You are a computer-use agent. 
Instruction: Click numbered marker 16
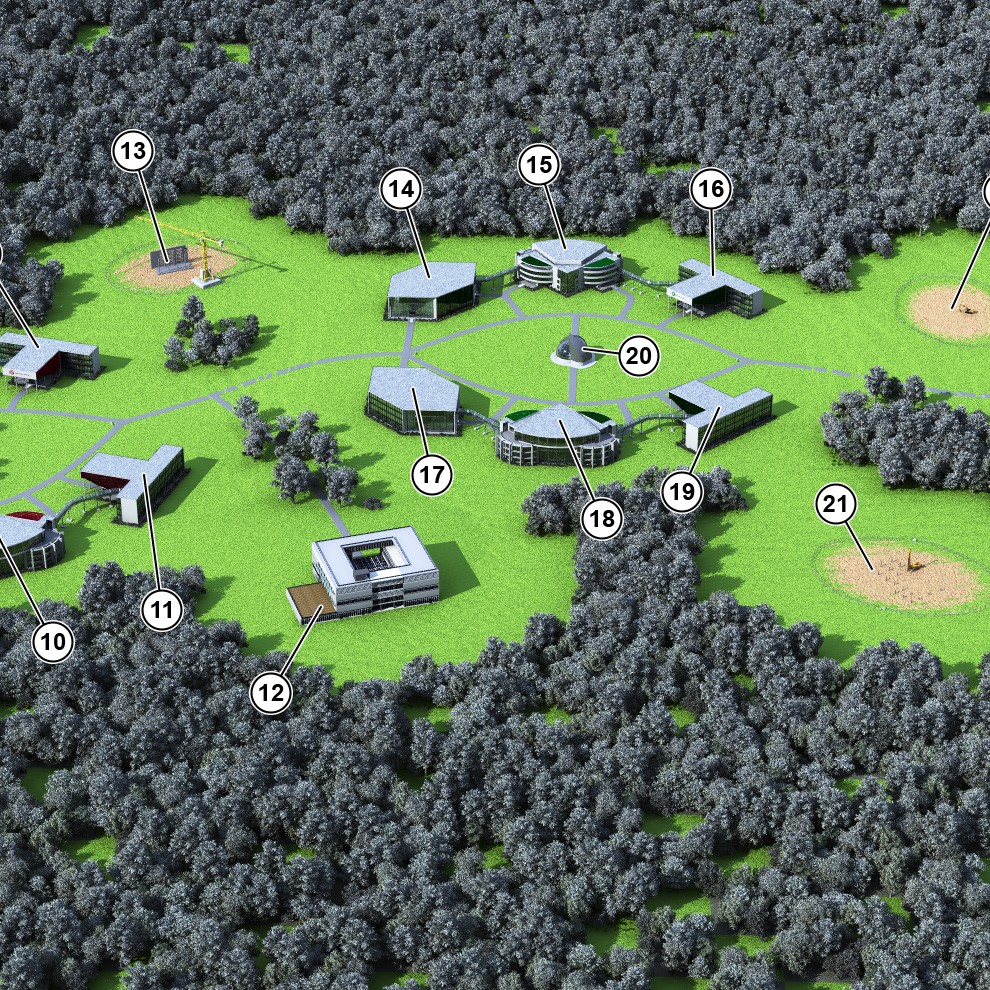click(x=710, y=188)
